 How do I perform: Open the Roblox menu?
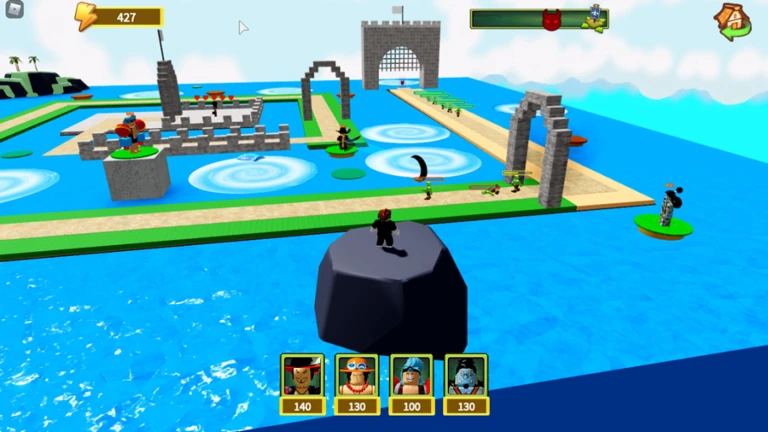pyautogui.click(x=13, y=13)
